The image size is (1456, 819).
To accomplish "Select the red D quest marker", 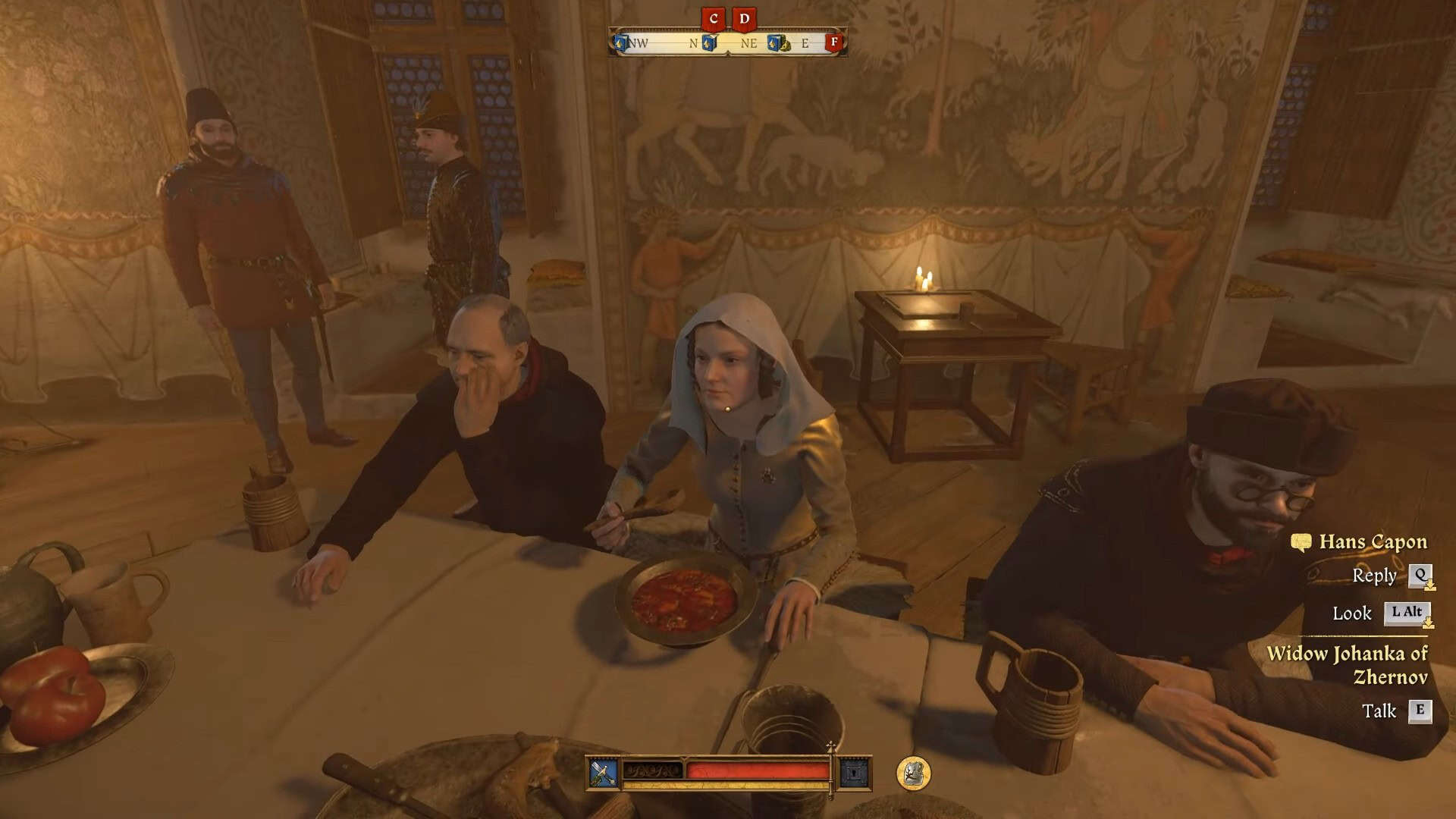I will point(744,19).
